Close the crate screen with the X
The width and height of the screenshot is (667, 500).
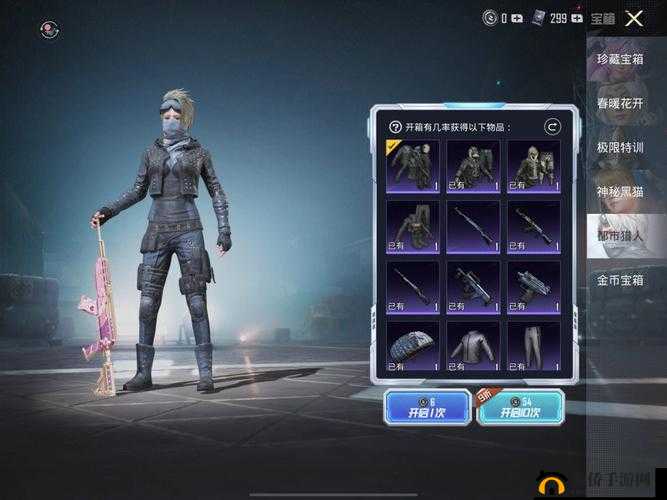coord(634,18)
